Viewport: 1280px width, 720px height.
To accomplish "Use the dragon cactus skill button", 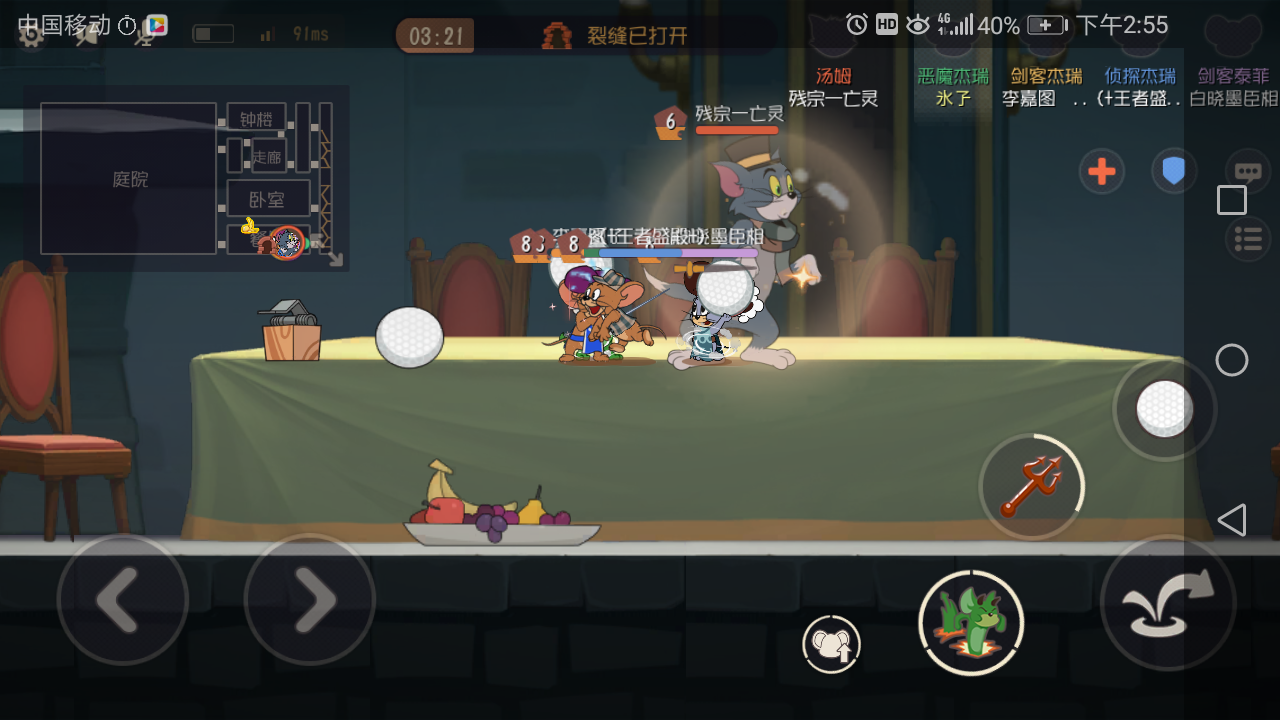I will [969, 622].
